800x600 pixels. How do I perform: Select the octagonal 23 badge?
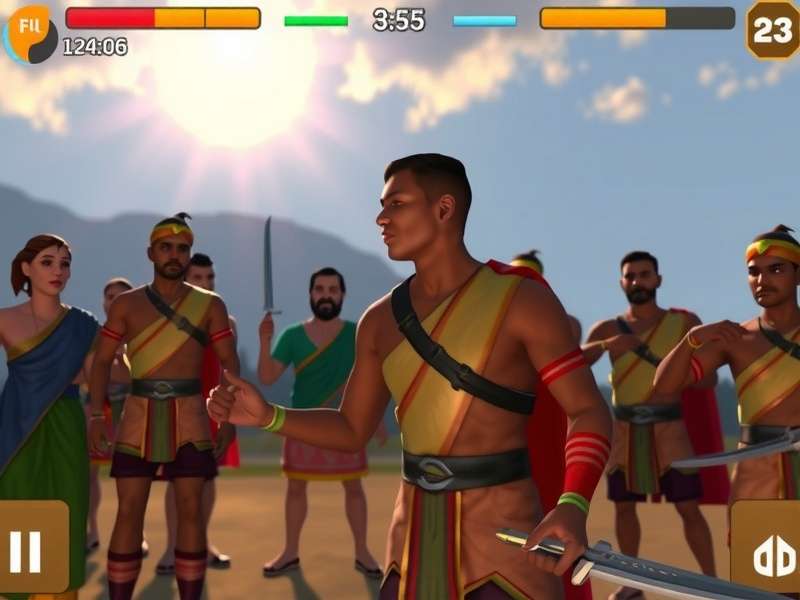(772, 29)
